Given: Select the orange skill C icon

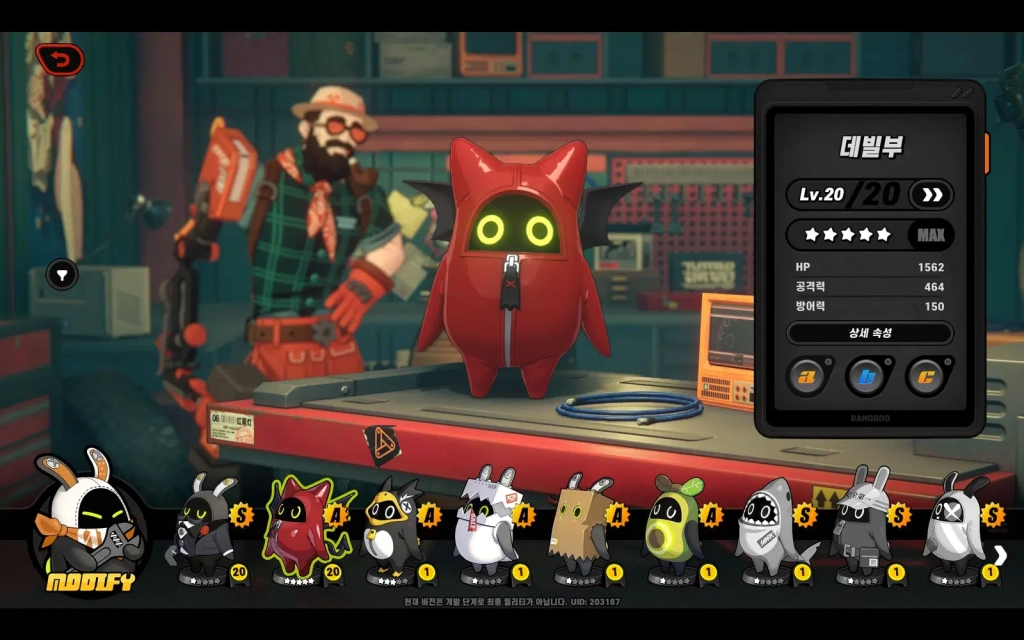Looking at the screenshot, I should pyautogui.click(x=926, y=376).
